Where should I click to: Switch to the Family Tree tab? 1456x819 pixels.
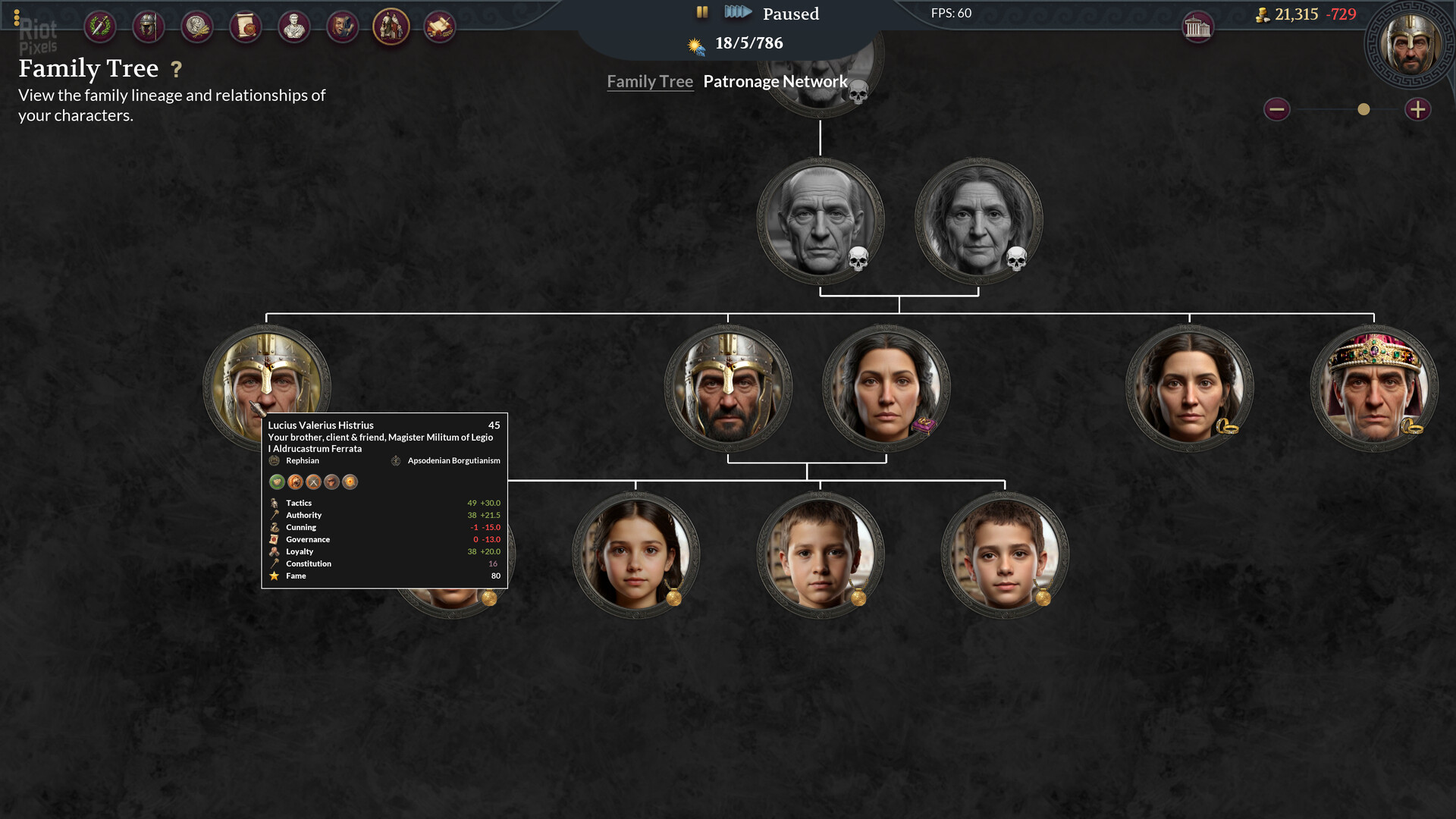point(650,82)
